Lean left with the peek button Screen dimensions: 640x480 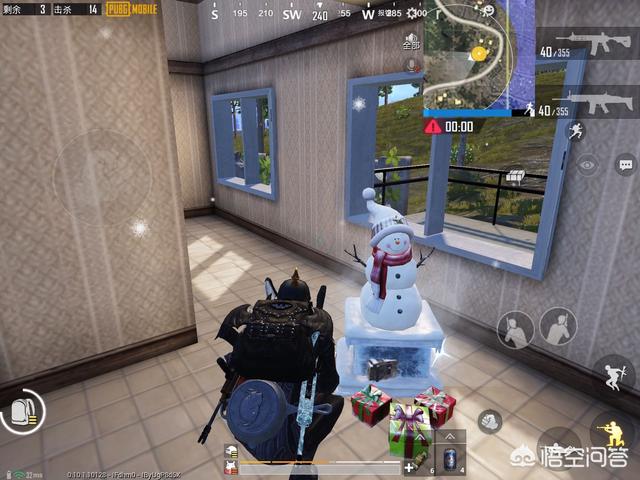(516, 328)
